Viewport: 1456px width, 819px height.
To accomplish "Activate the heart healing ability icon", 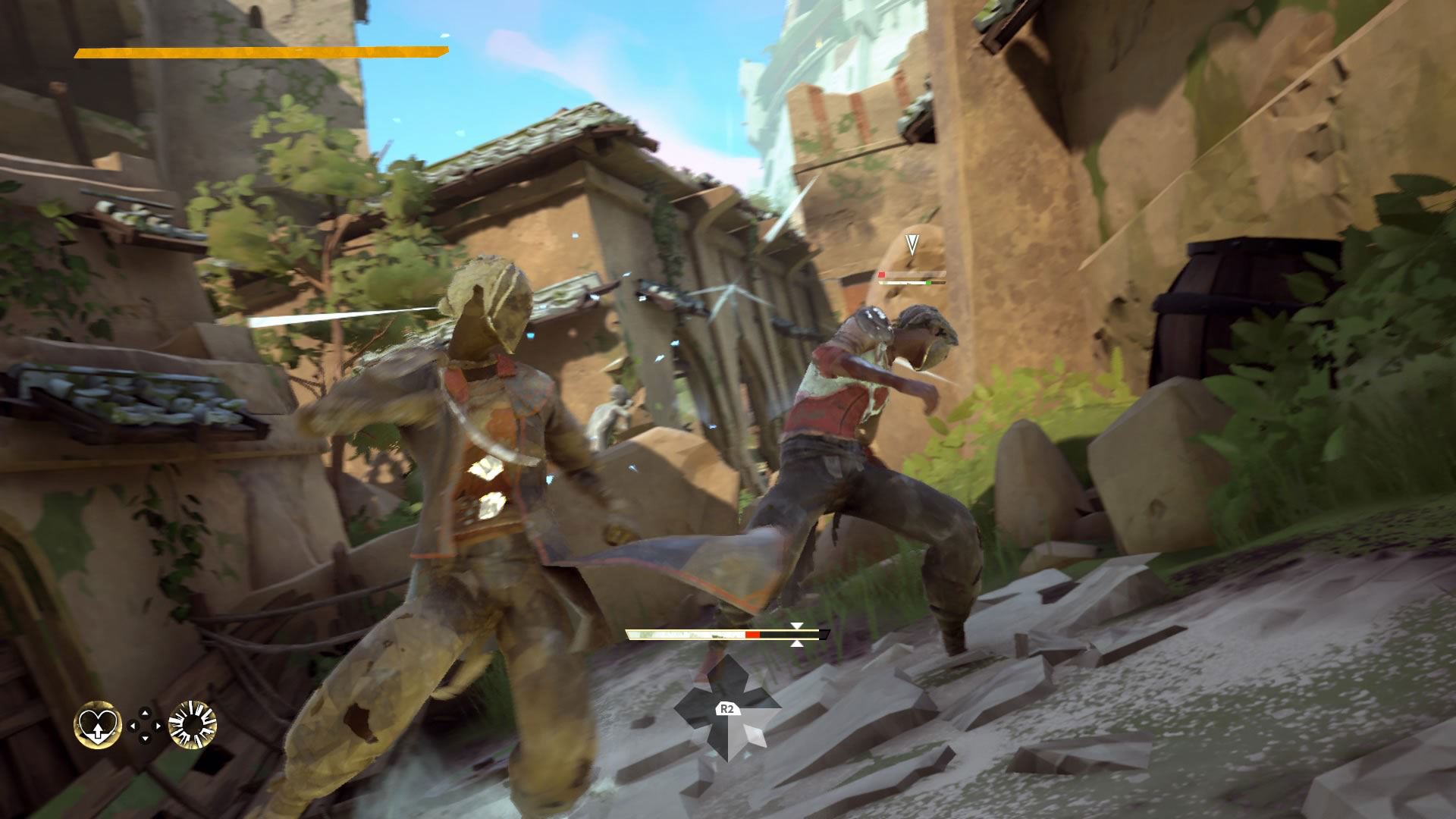I will [x=98, y=725].
